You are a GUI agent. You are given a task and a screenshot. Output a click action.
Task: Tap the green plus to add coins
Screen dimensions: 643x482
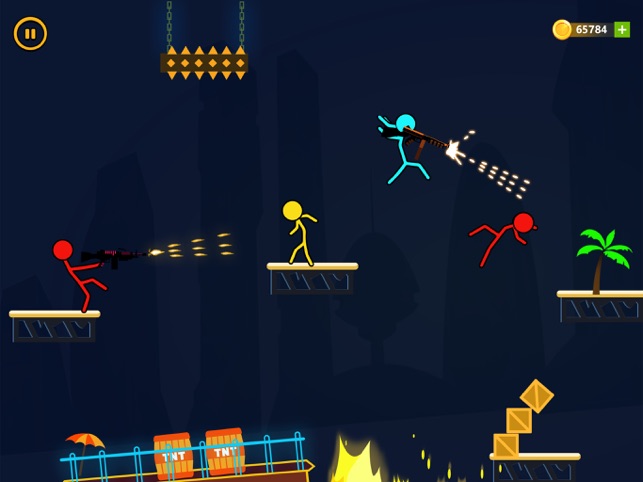(x=622, y=30)
